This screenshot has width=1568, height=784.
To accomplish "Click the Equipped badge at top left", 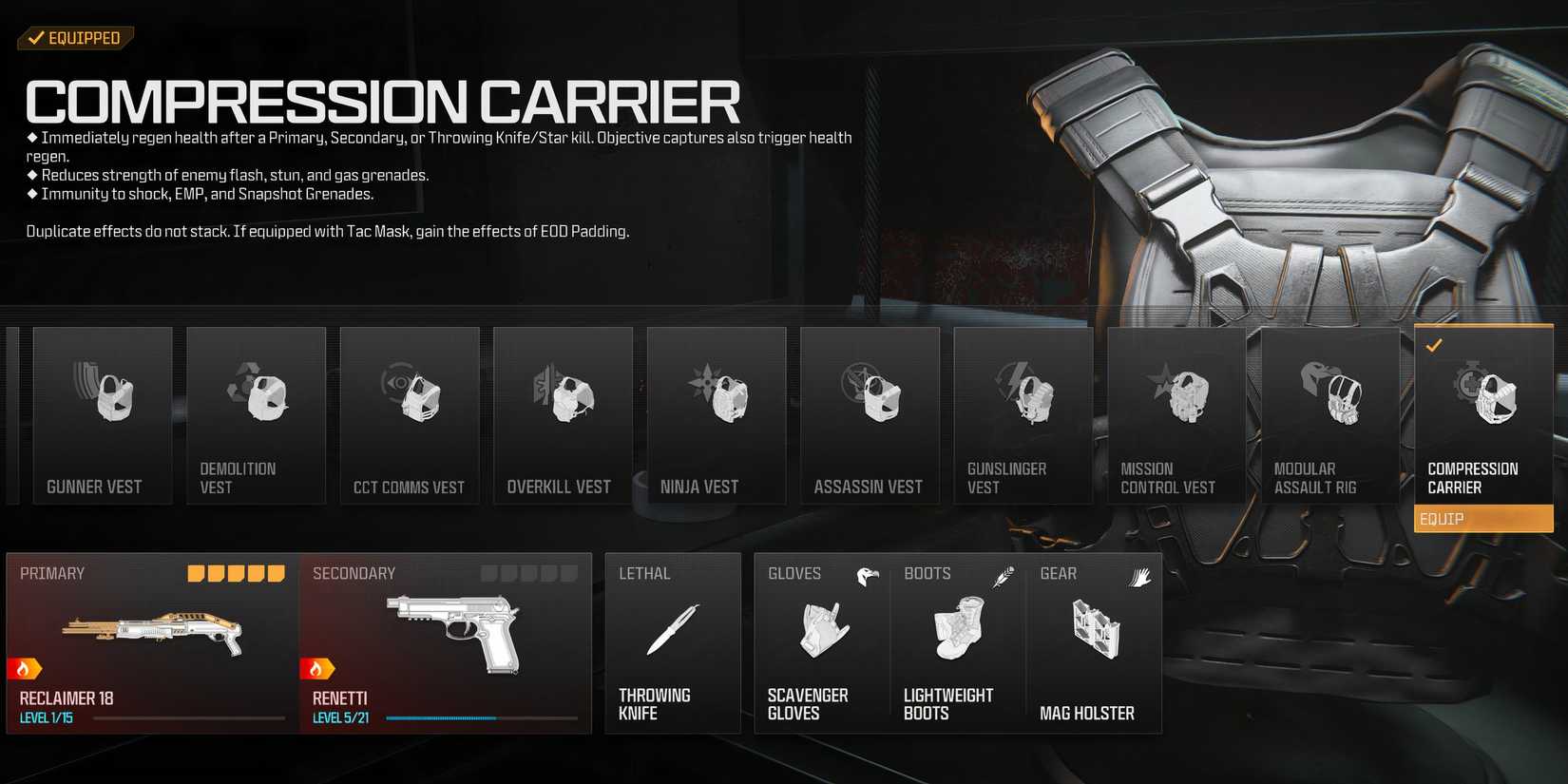I will point(75,38).
